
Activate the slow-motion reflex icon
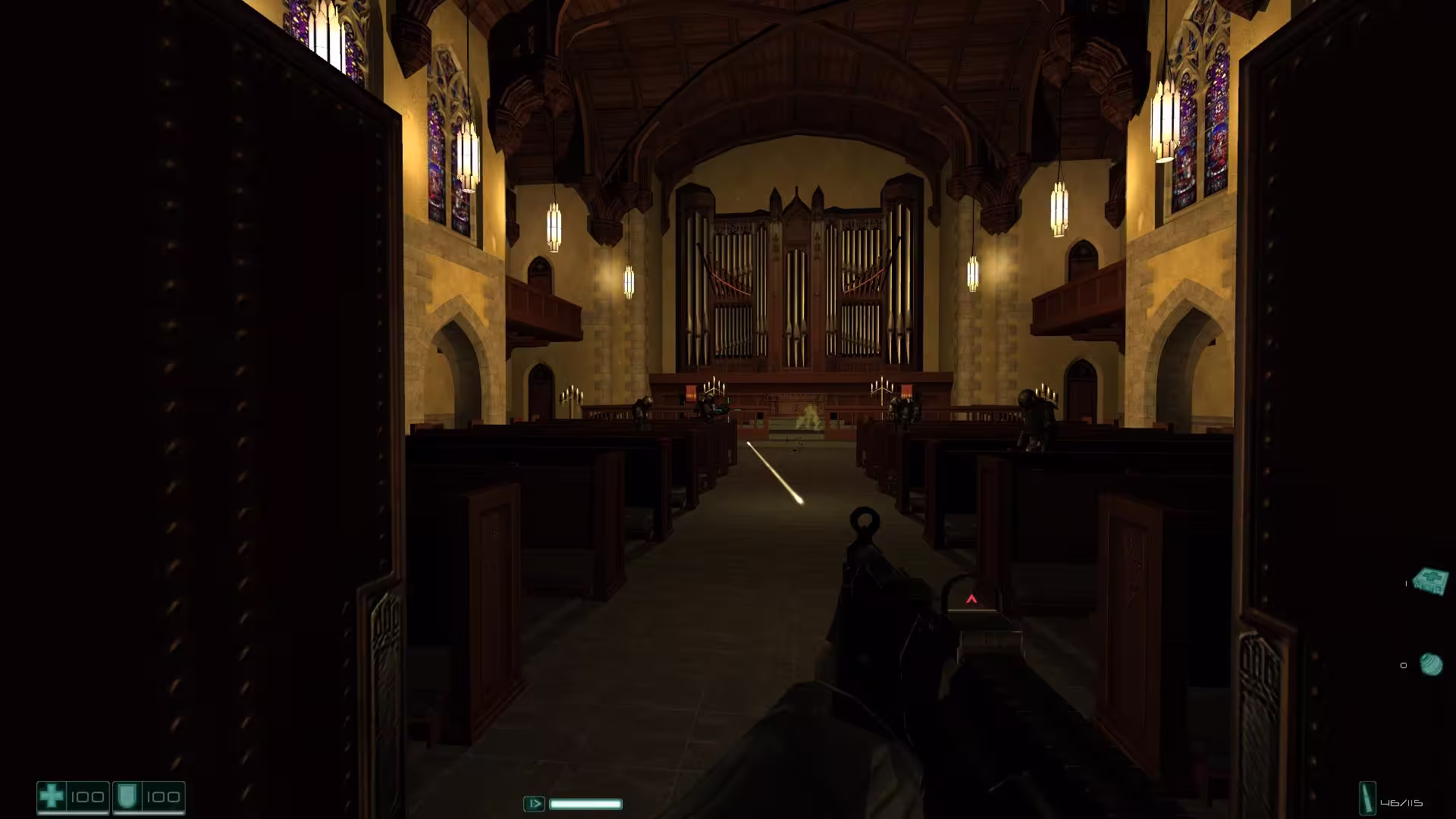tap(534, 804)
